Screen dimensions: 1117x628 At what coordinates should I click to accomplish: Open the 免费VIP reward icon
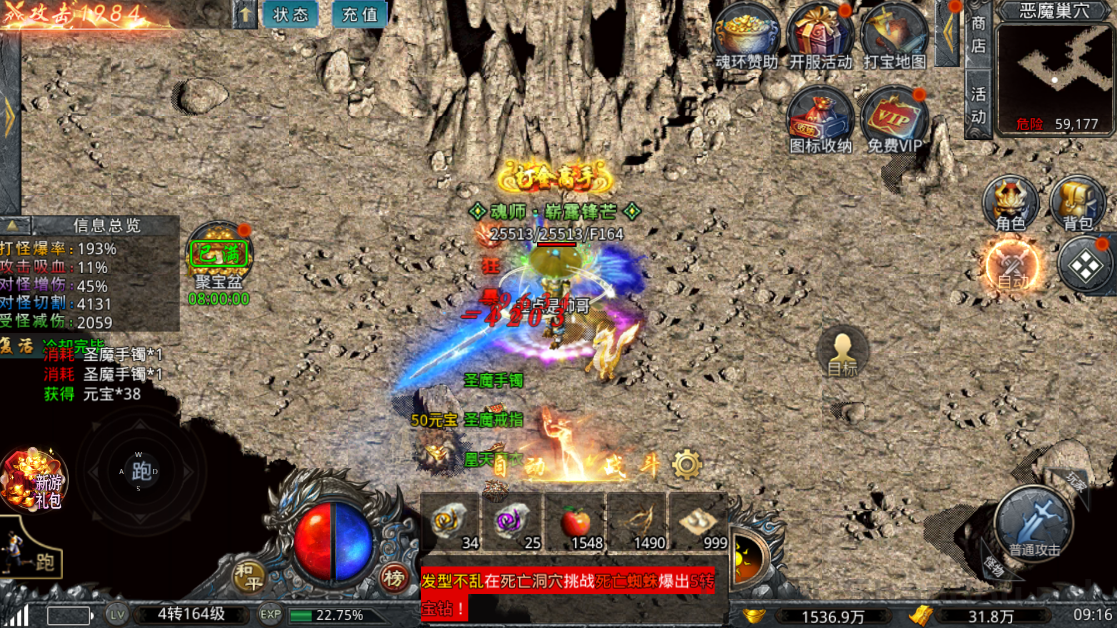894,116
